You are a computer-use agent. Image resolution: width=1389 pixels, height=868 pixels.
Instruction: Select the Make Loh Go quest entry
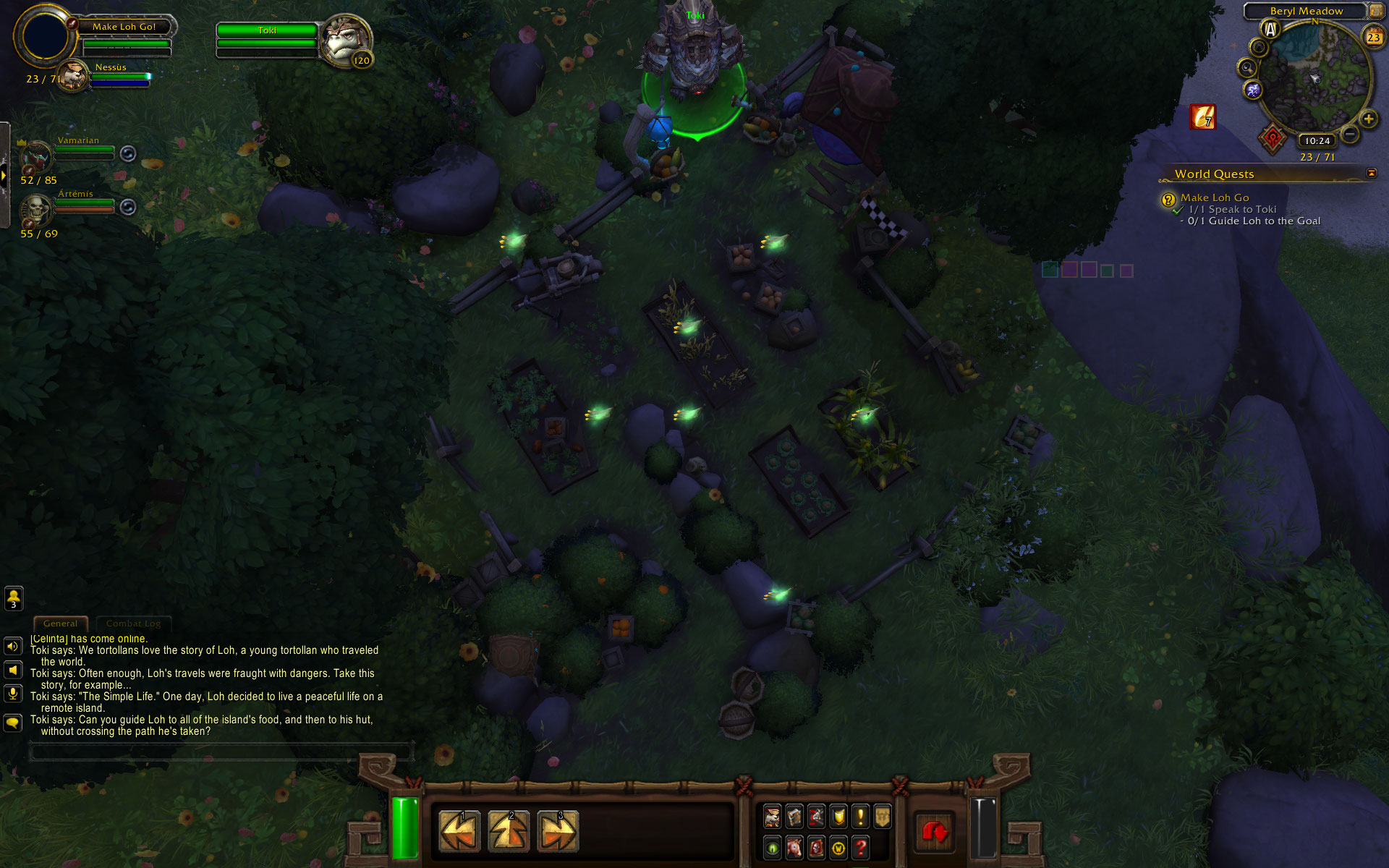pos(1215,197)
